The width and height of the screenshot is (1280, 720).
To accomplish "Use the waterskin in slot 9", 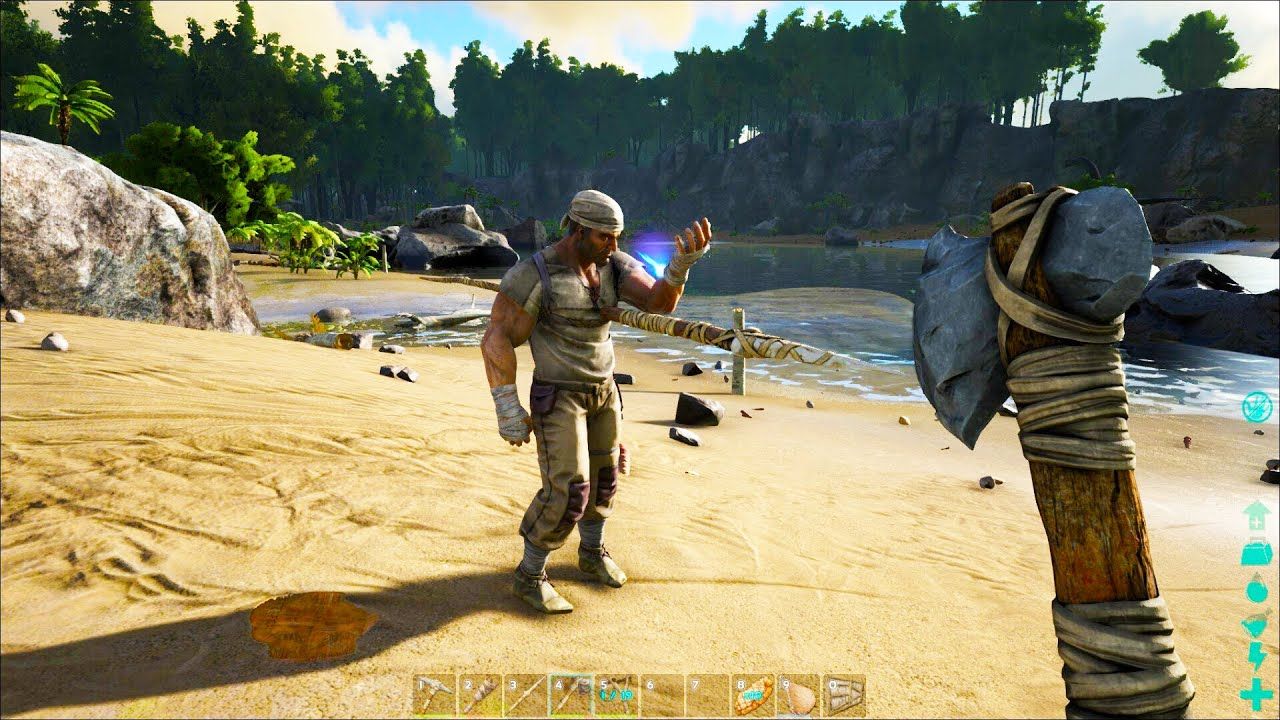I will [x=798, y=694].
